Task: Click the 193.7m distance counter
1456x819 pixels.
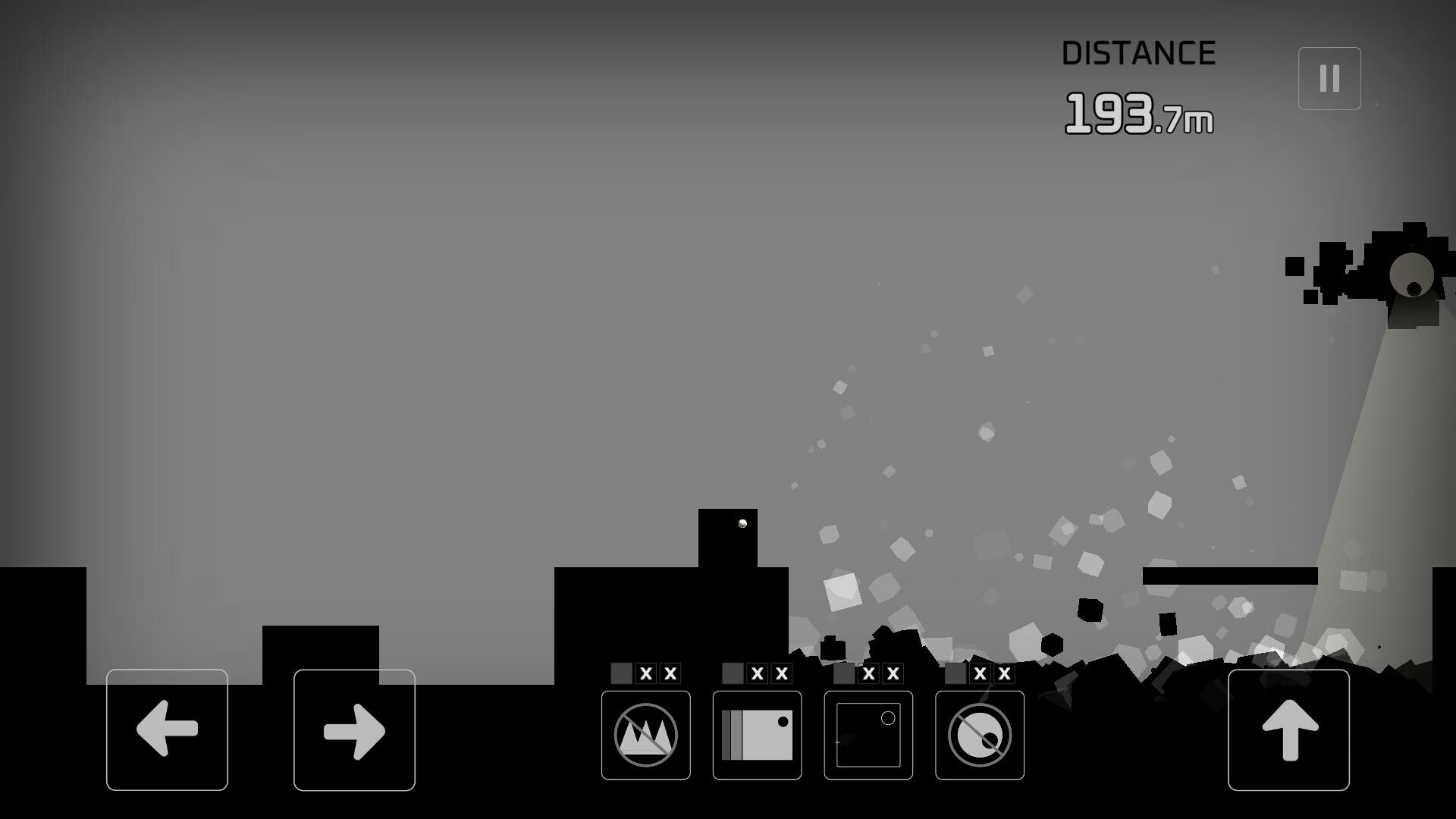Action: tap(1140, 114)
